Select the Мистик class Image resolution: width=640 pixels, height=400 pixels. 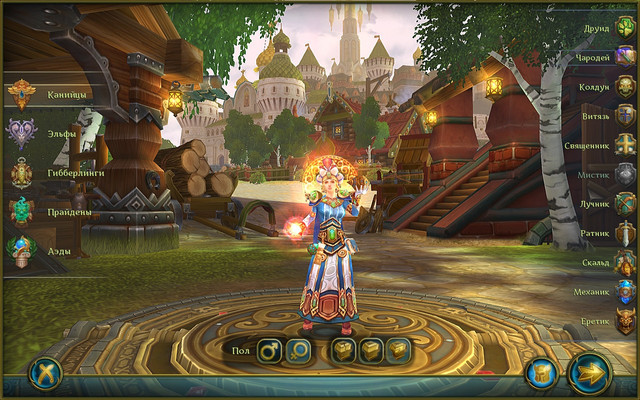[625, 174]
